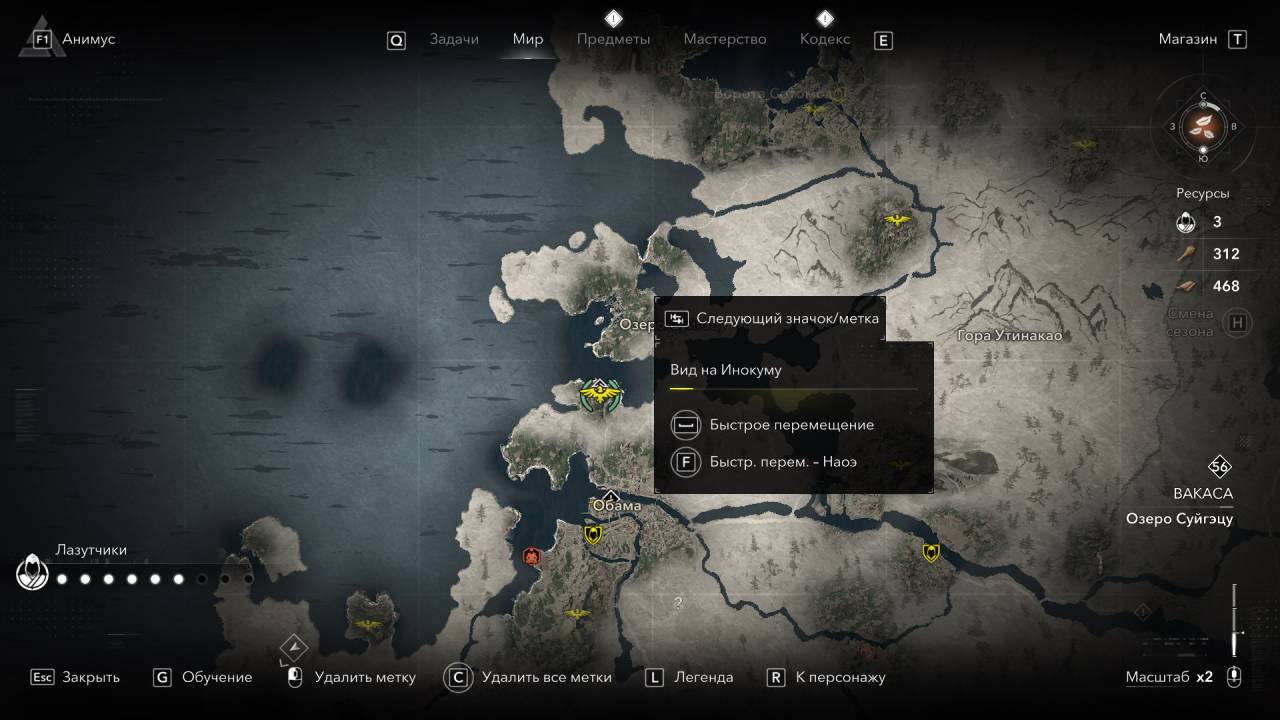Switch to the Мастерство tab

[724, 39]
